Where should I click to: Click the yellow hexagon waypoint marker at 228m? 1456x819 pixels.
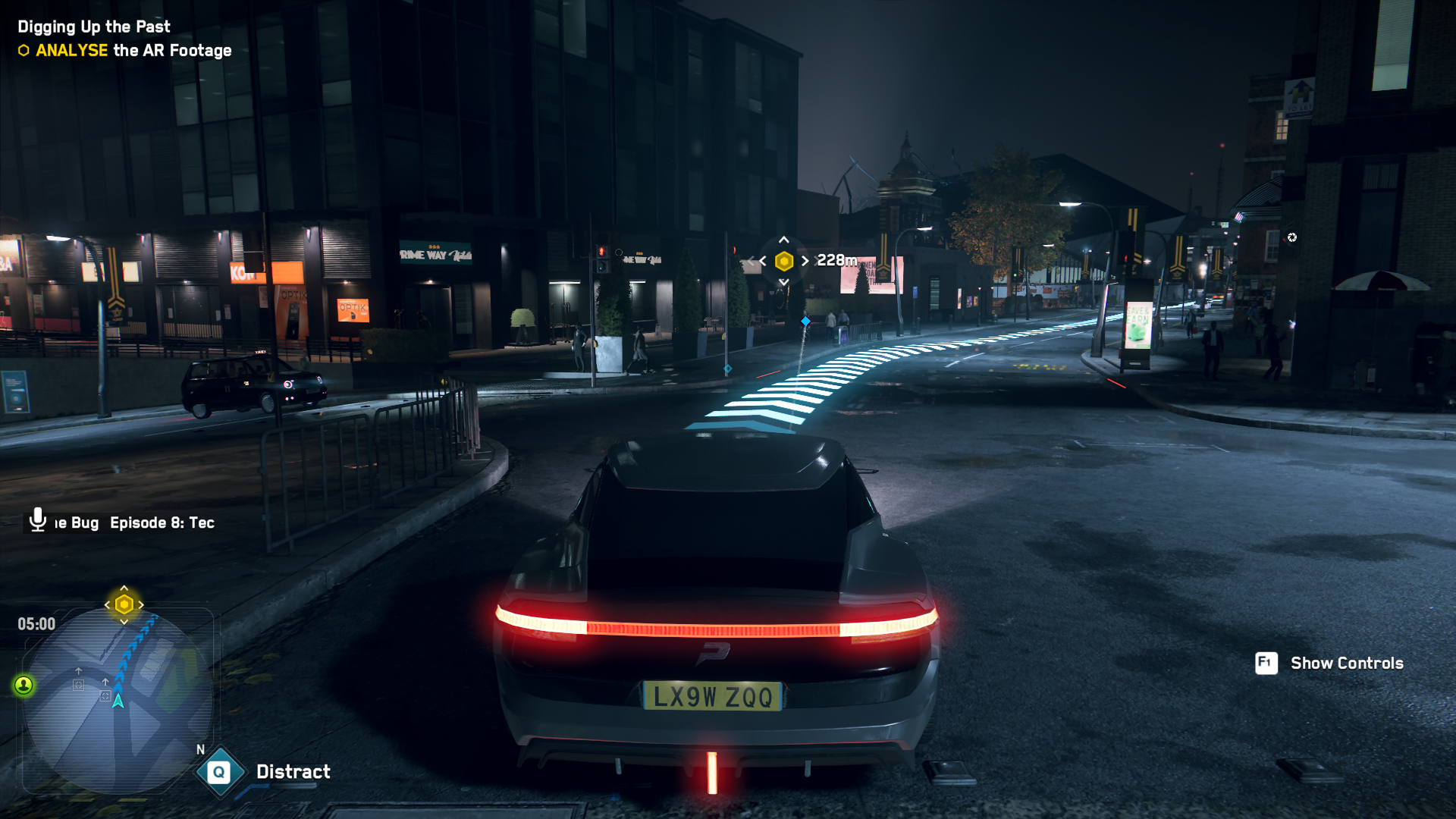(784, 261)
